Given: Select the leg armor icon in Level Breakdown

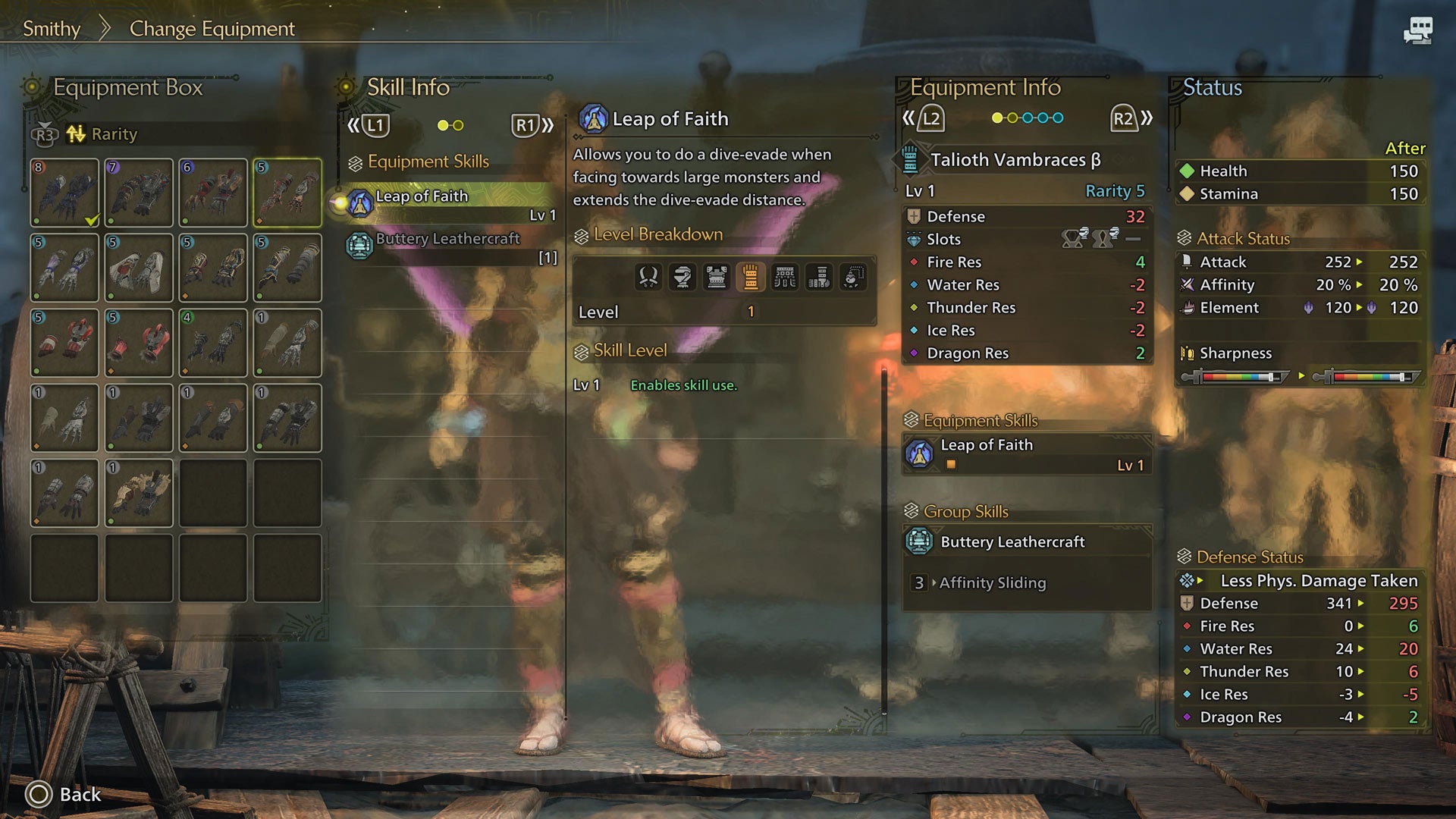Looking at the screenshot, I should tap(819, 277).
